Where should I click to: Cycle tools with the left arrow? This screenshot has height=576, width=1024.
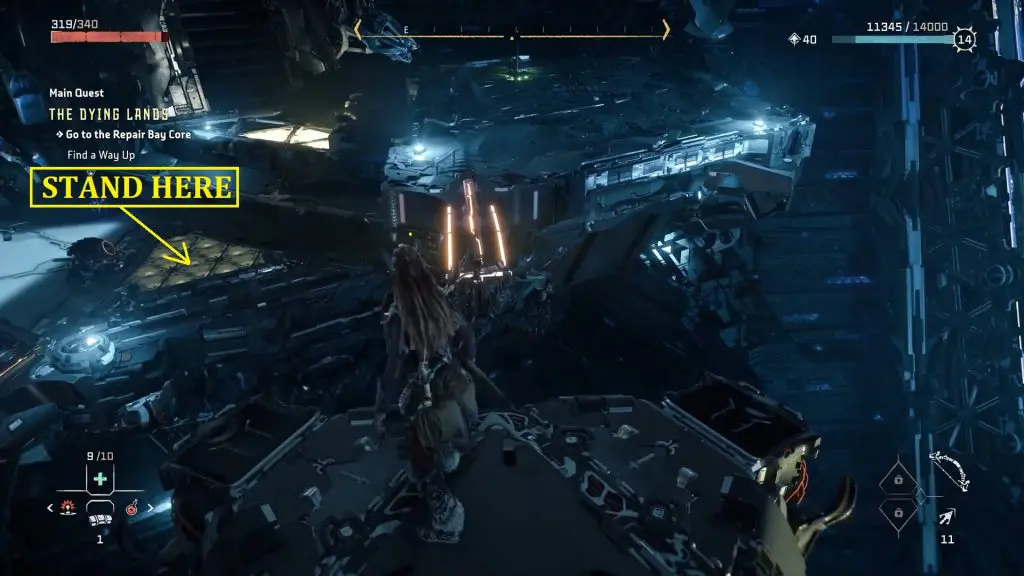(51, 508)
